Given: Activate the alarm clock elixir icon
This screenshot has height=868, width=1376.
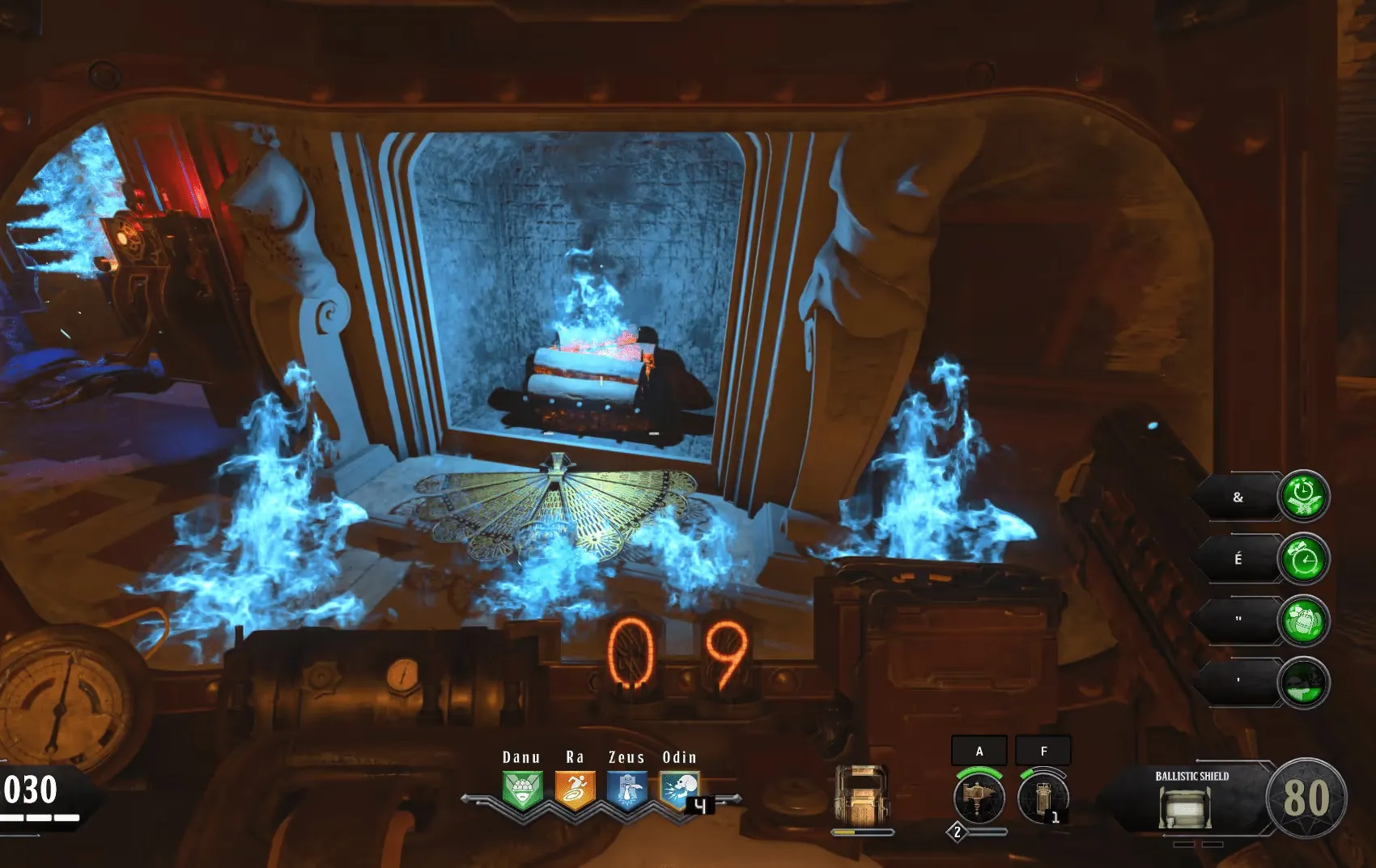Looking at the screenshot, I should (x=1303, y=558).
